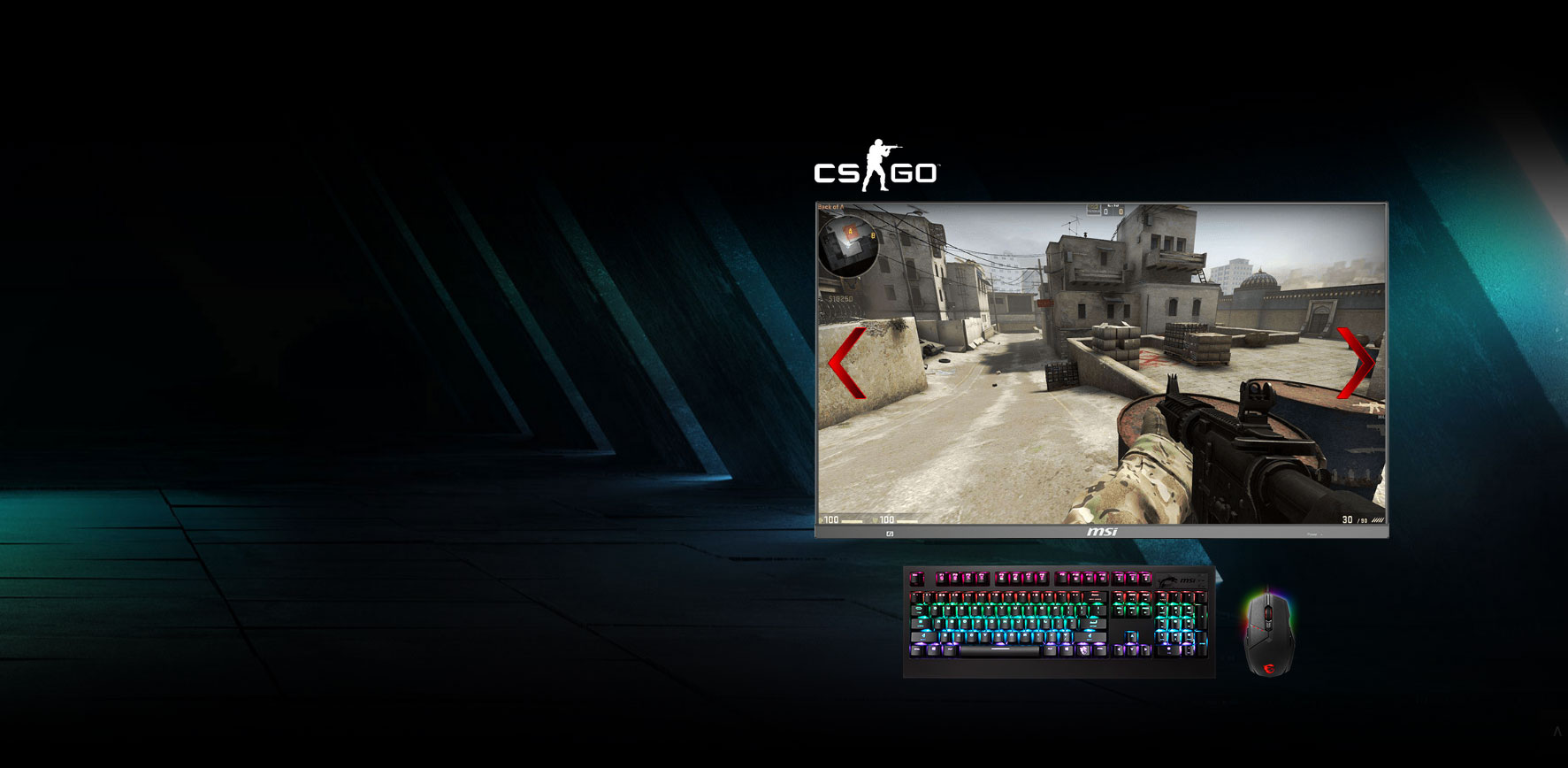Click the RGB-lit Esc key on the keyboard

pyautogui.click(x=916, y=579)
